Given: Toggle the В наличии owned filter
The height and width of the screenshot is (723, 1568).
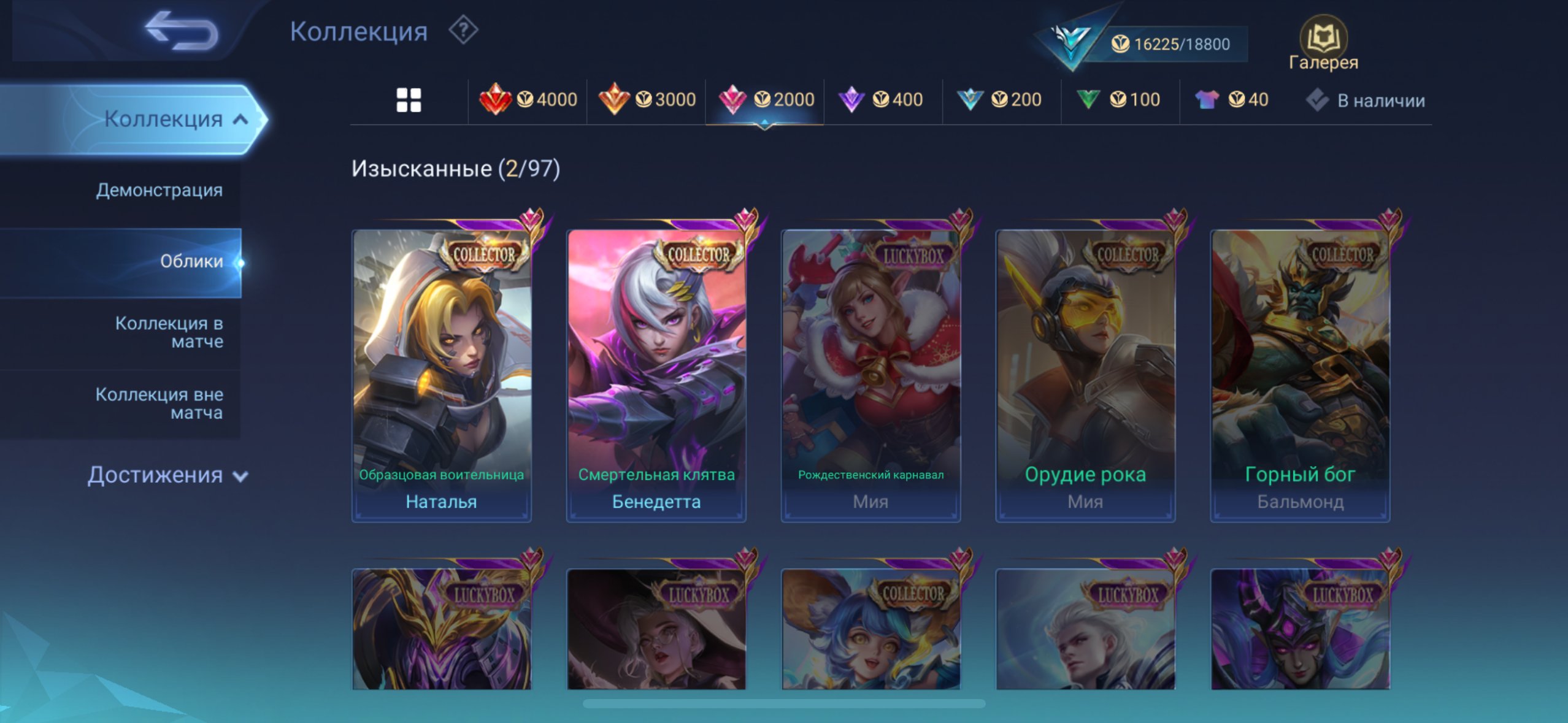Looking at the screenshot, I should coord(1366,101).
